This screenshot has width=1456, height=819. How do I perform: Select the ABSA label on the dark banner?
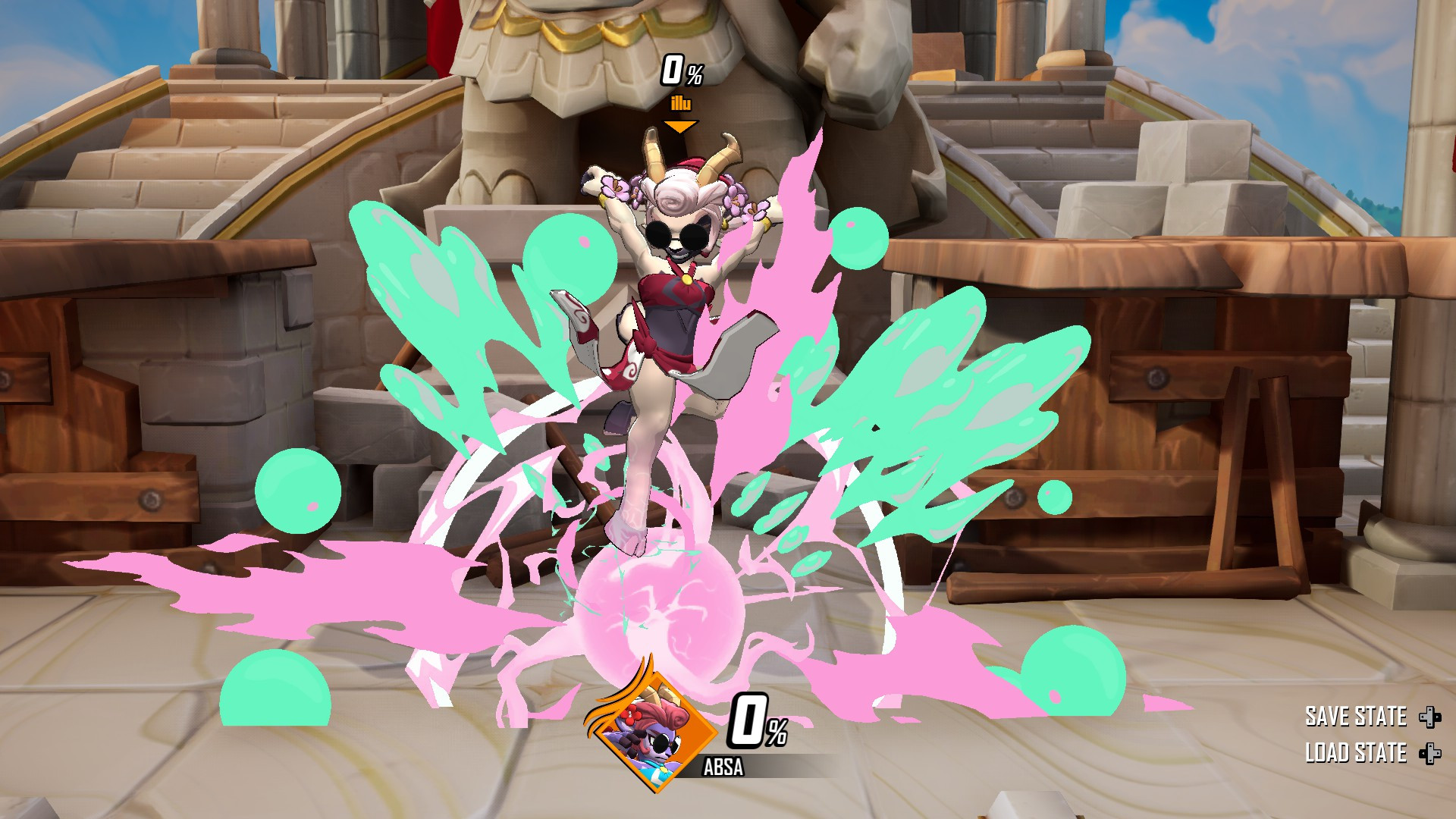(x=724, y=766)
